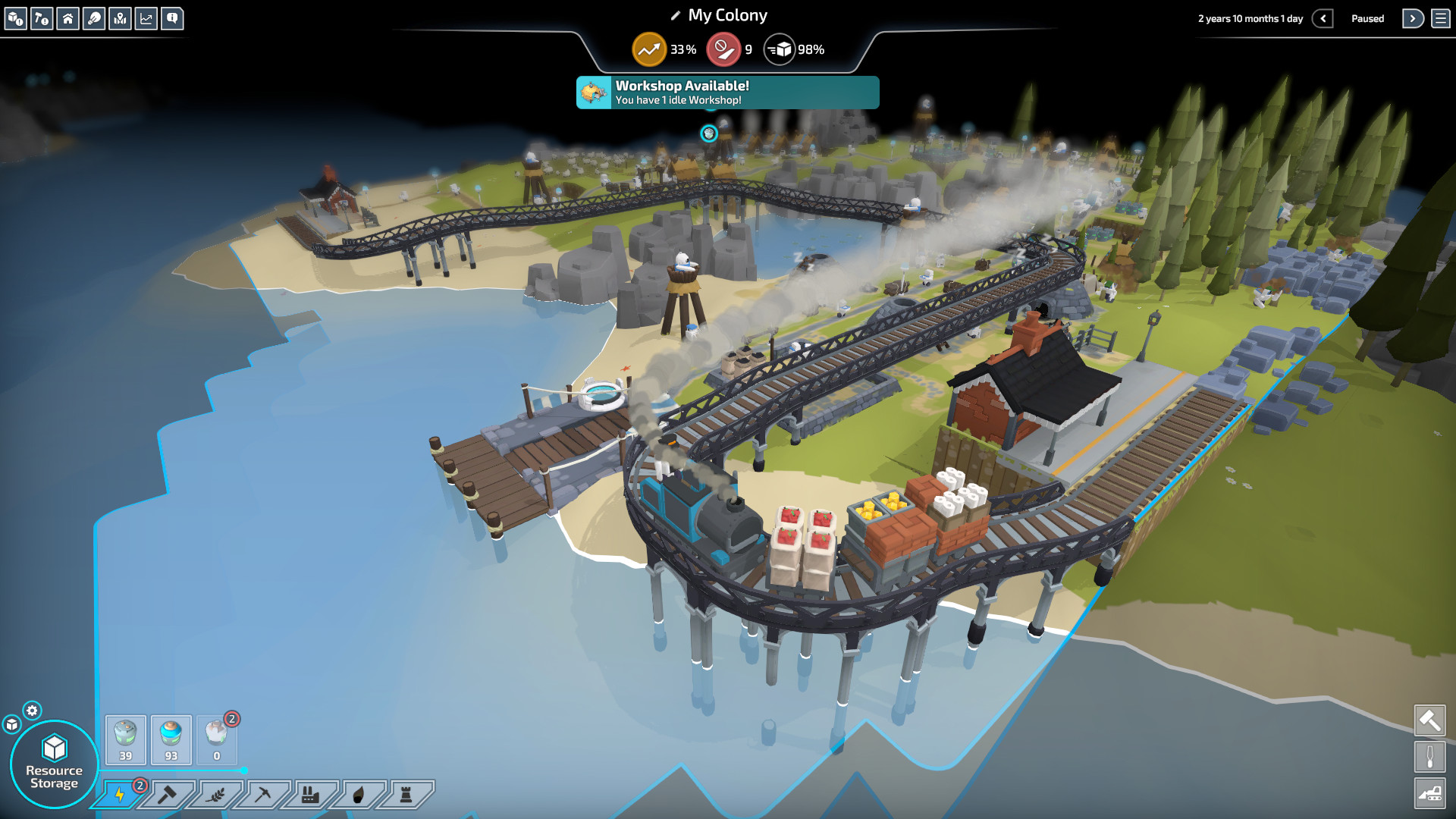
Task: Rename the colony by clicking My Colony
Action: click(x=726, y=14)
